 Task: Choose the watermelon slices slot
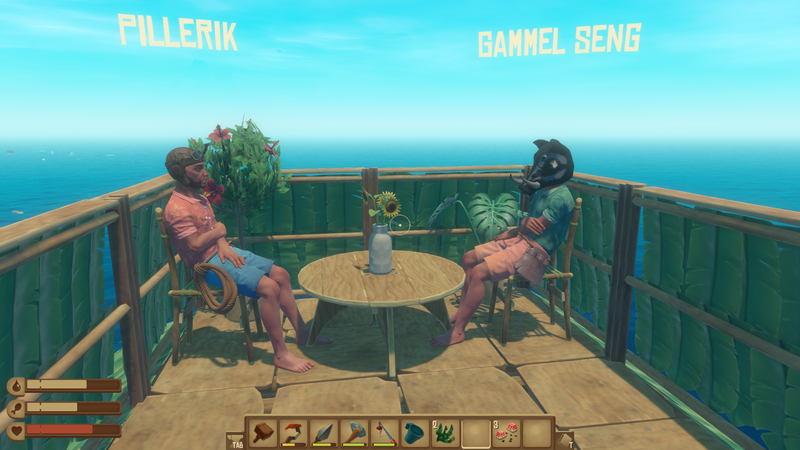click(507, 432)
